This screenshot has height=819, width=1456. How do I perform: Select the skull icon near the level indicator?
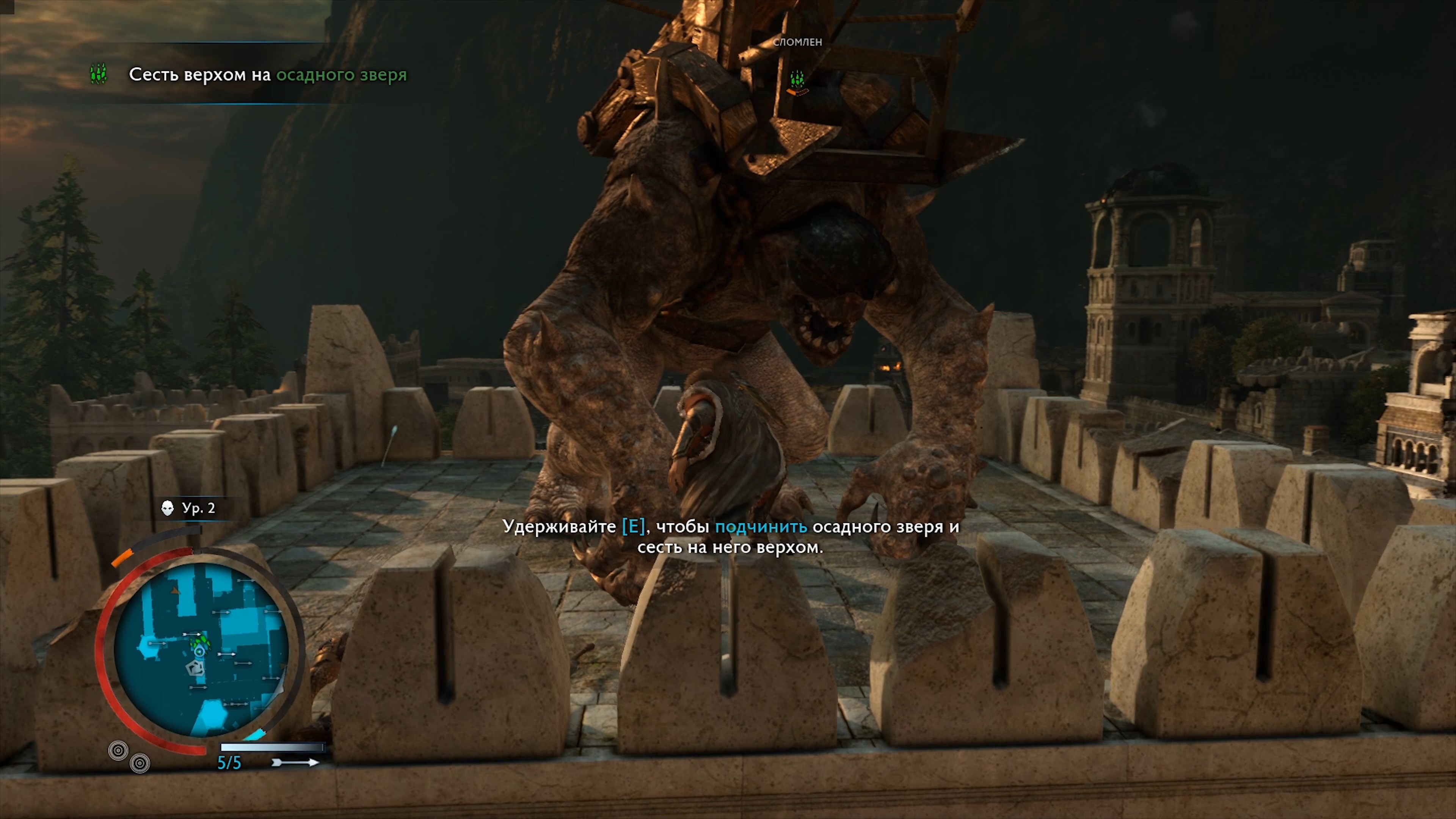pos(167,508)
